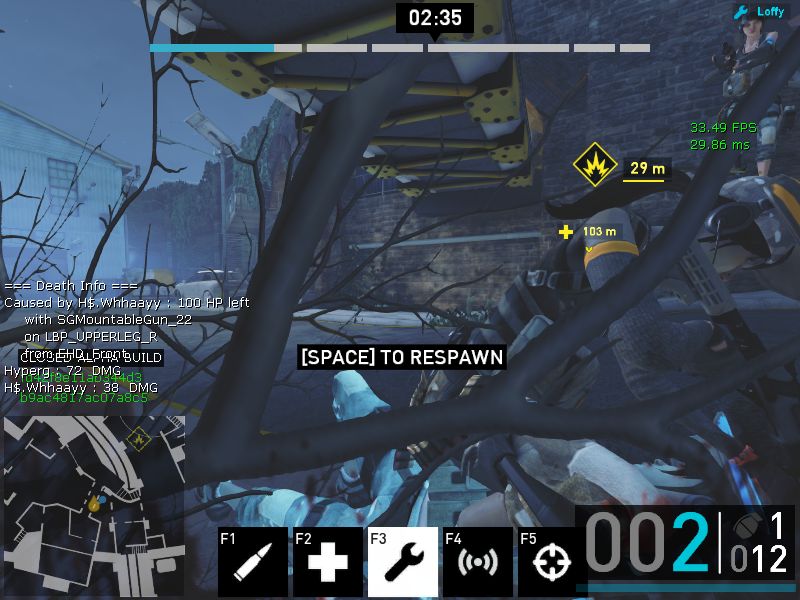
Task: Click the Loffy player nametag
Action: click(760, 12)
